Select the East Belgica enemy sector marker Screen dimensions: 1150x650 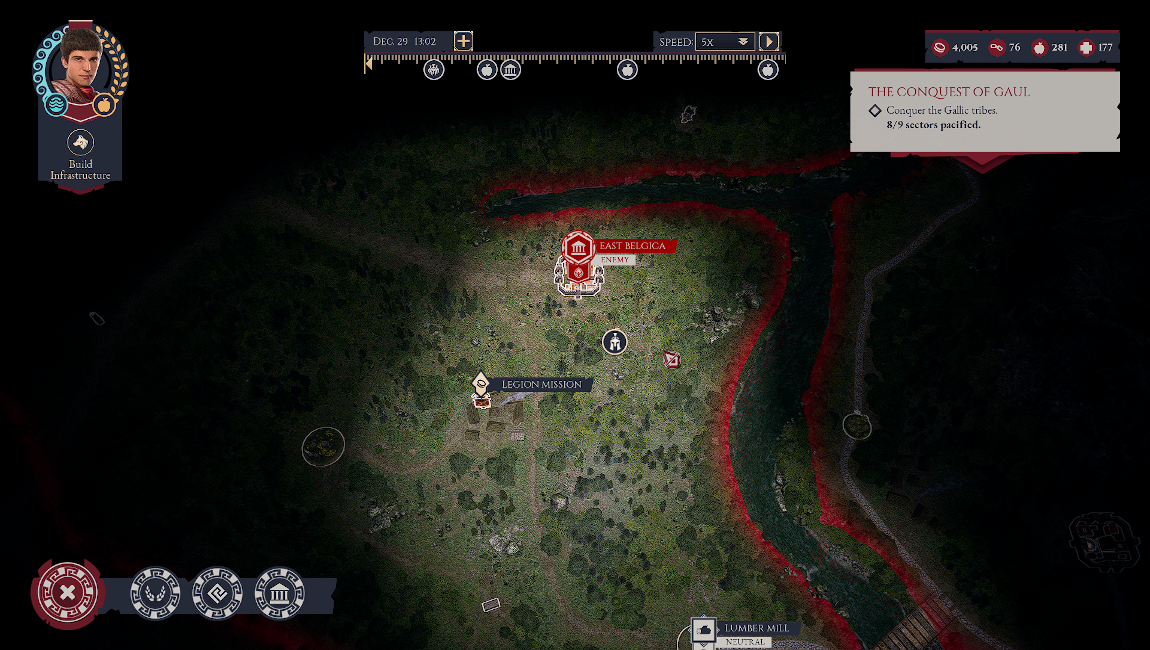tap(577, 250)
